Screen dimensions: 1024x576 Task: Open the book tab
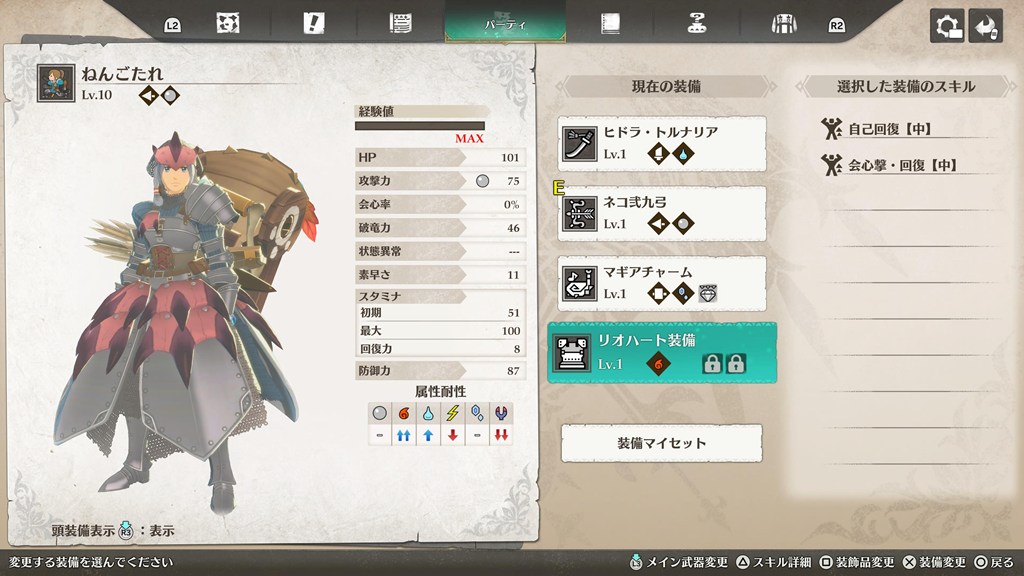[x=610, y=24]
